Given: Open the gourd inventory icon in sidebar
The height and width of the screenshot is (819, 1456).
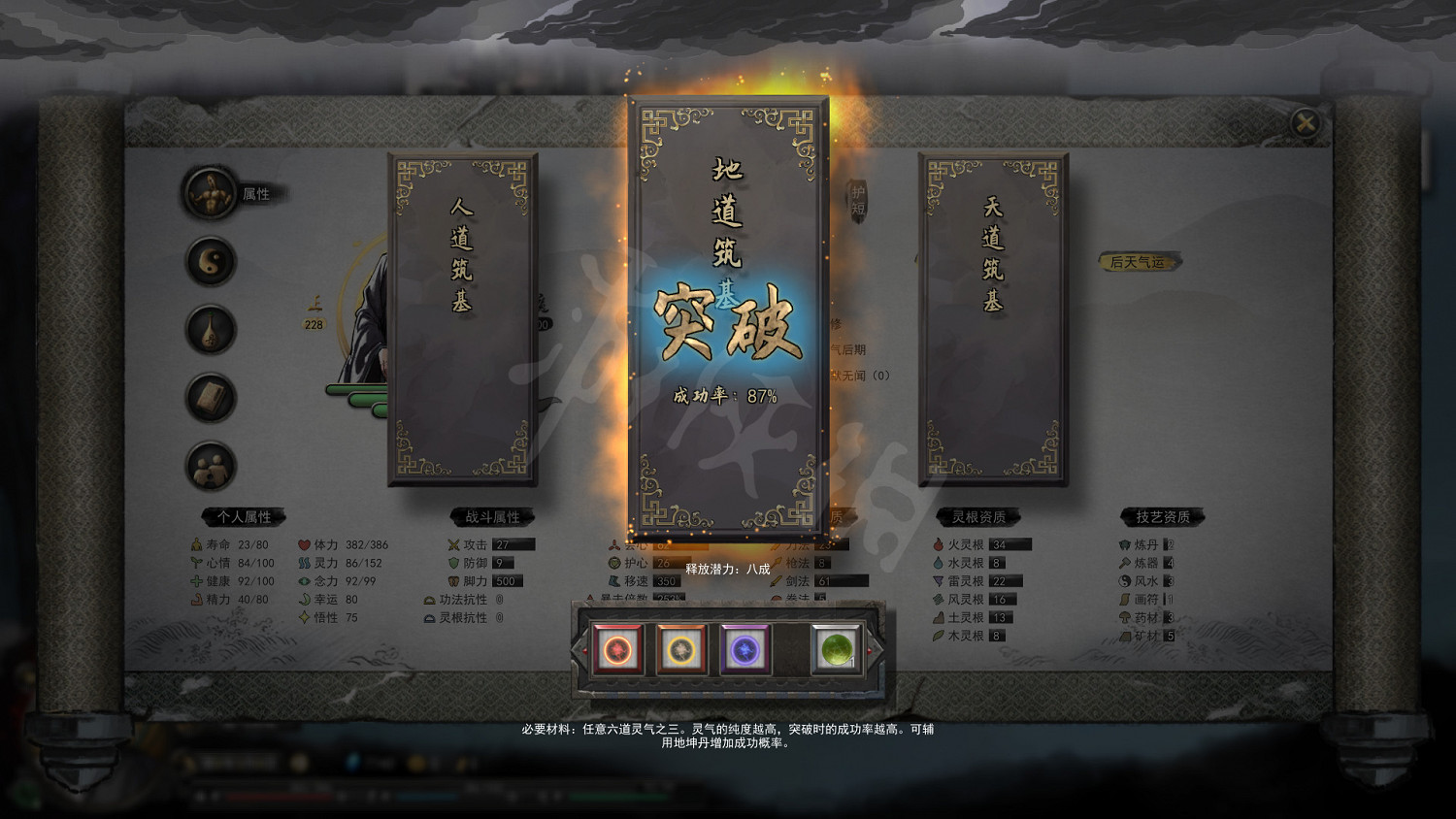Looking at the screenshot, I should (210, 330).
